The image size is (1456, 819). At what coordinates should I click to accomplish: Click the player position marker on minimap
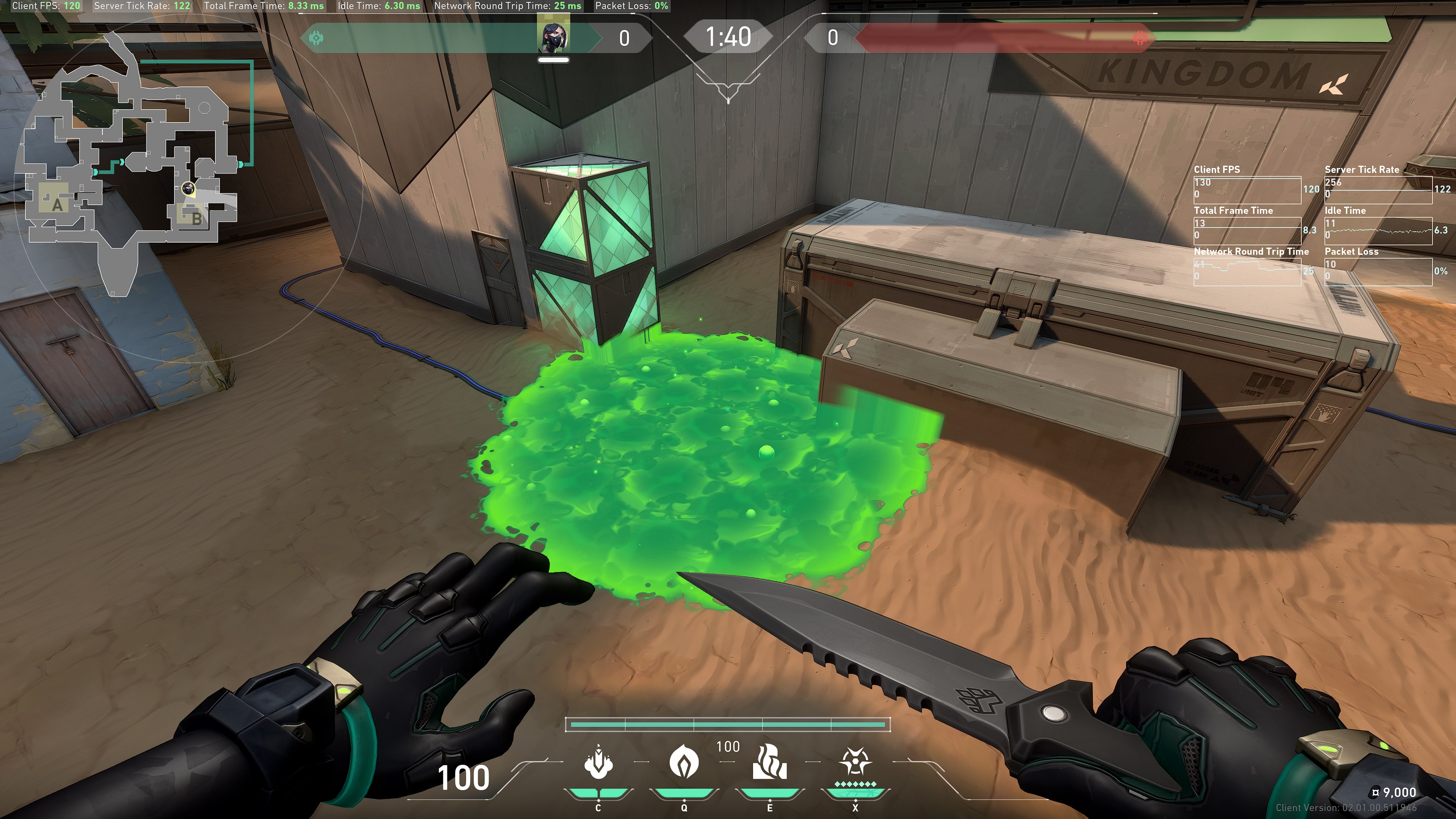click(188, 188)
